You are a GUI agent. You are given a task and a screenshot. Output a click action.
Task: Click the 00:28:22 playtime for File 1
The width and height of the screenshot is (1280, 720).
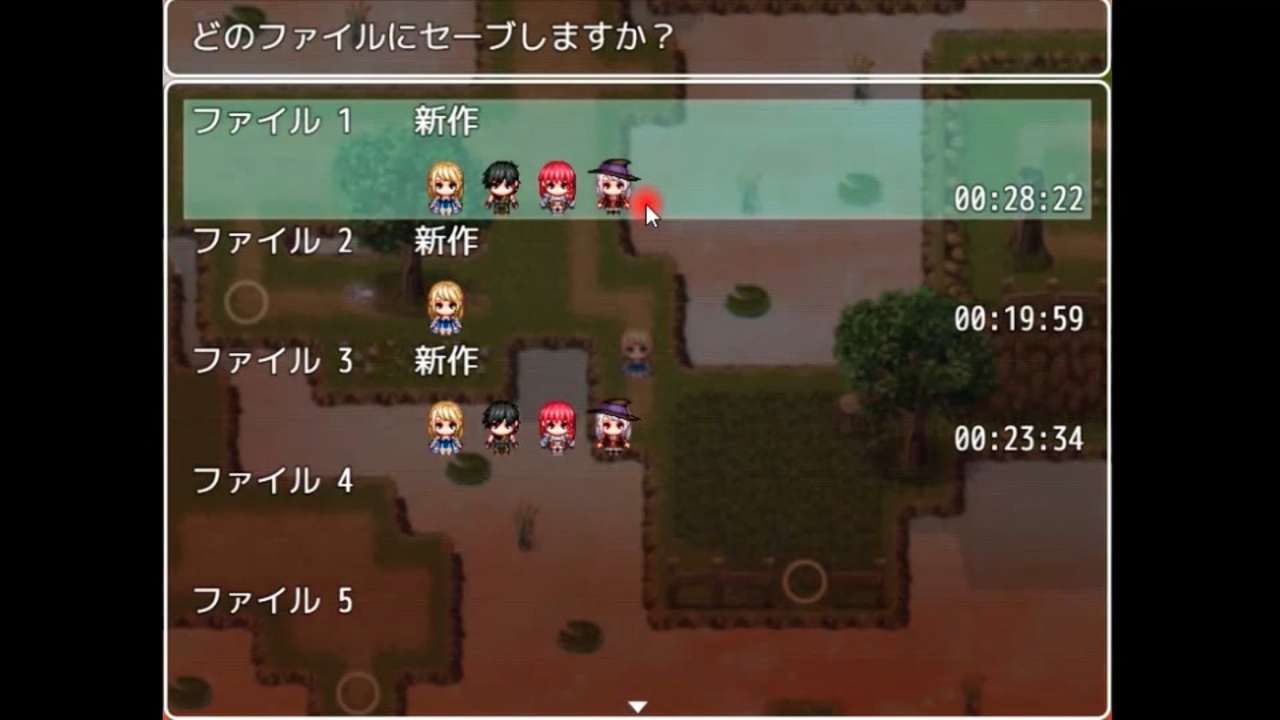tap(1017, 200)
